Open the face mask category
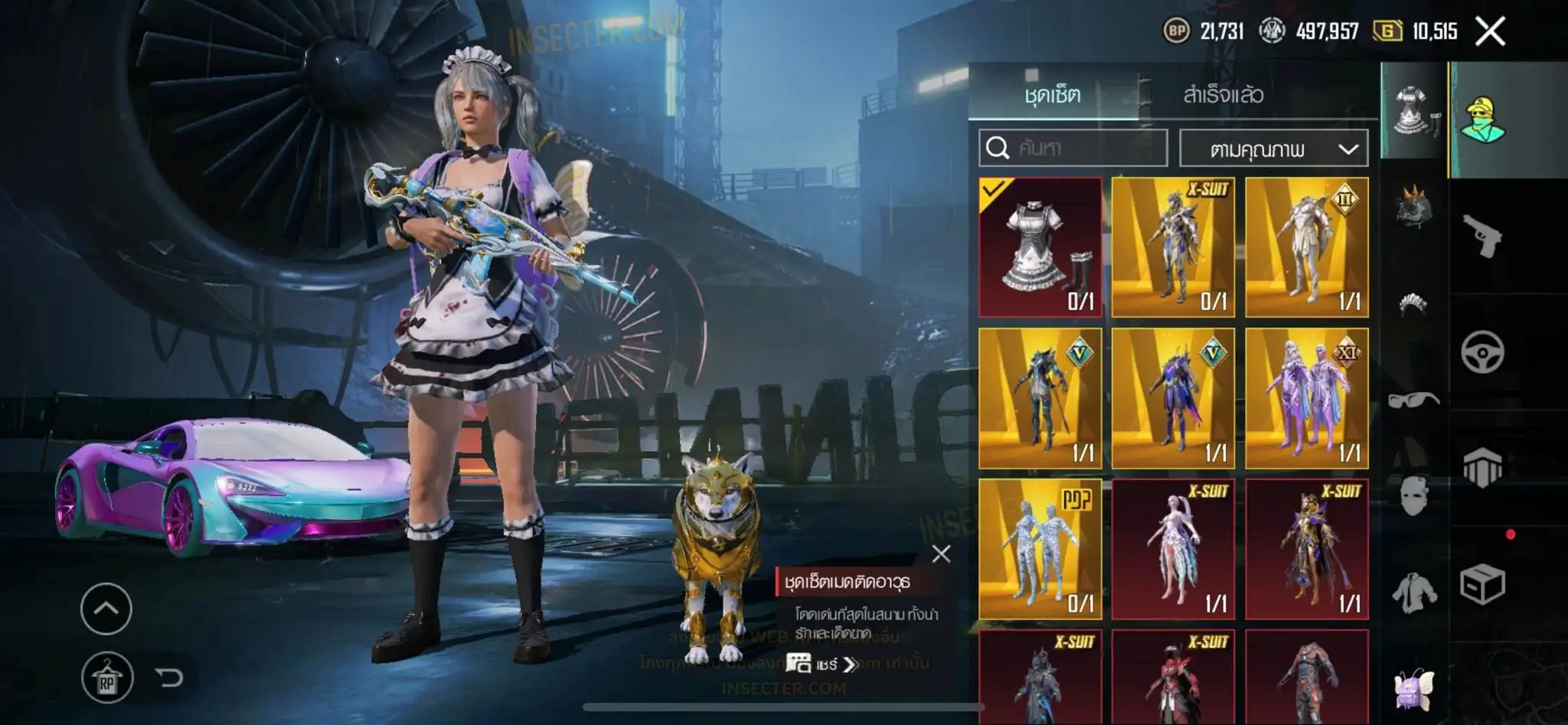The image size is (1568, 725). coord(1413,495)
